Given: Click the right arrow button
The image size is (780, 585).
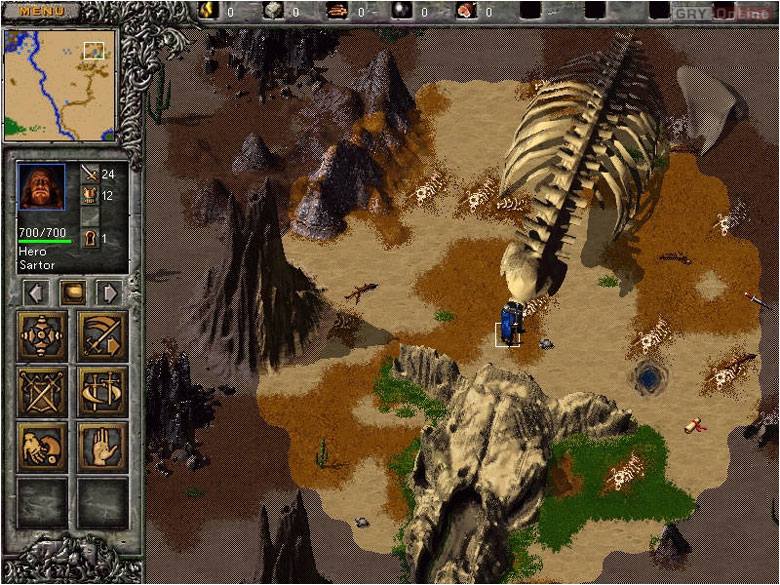Looking at the screenshot, I should pos(109,293).
